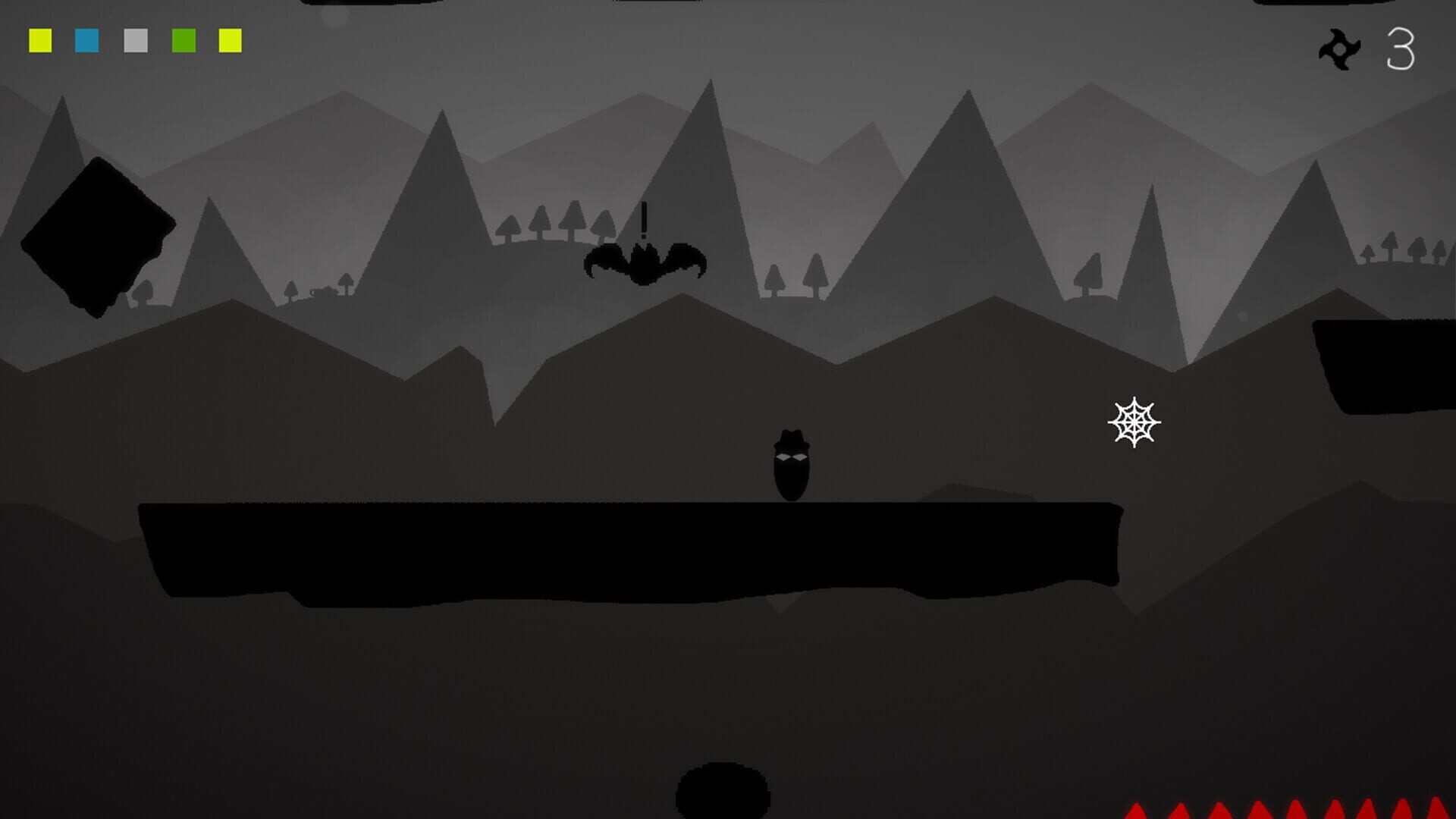Toggle the blue square in the color strip
Image resolution: width=1456 pixels, height=819 pixels.
(x=86, y=41)
